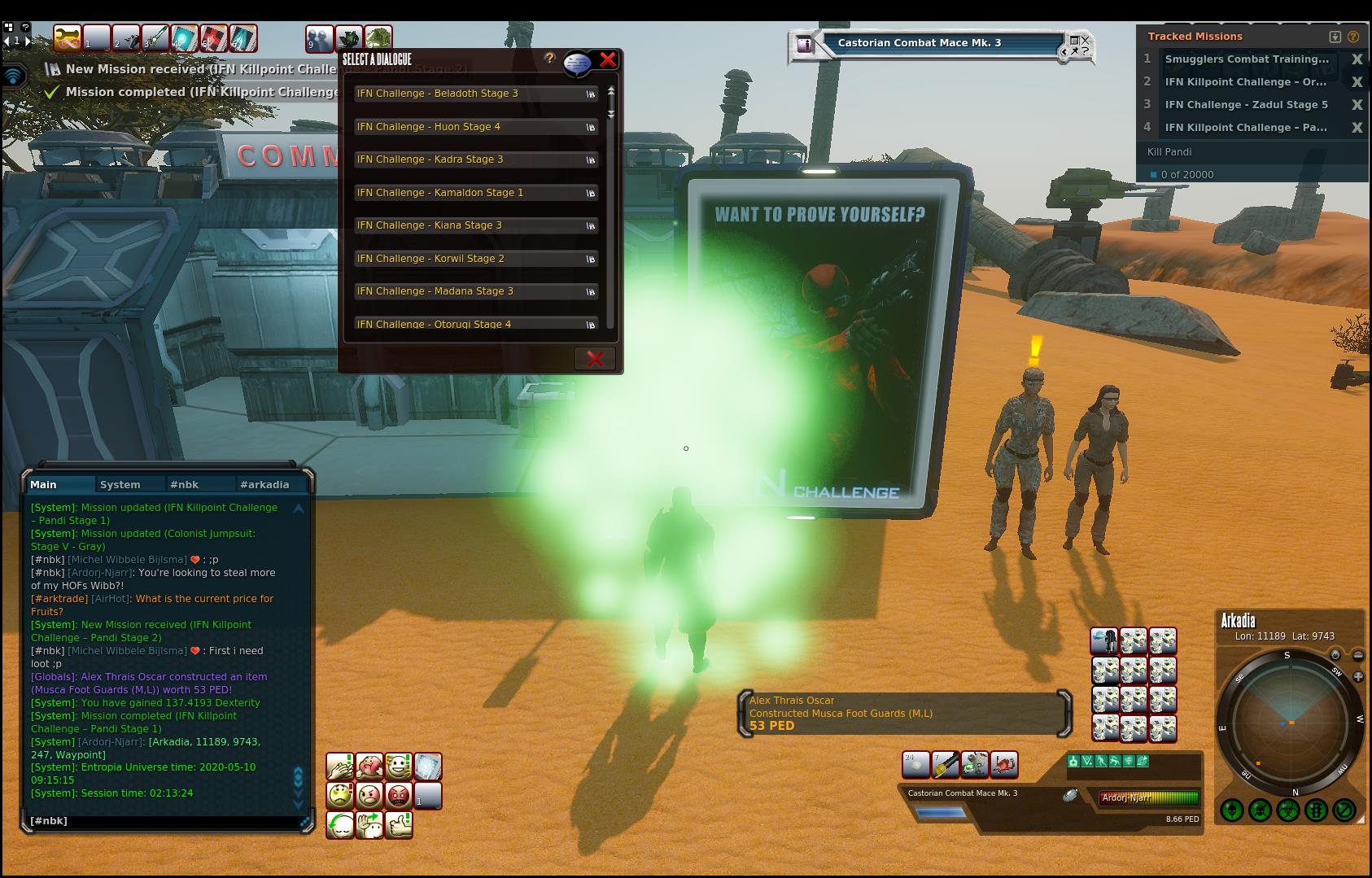Switch to the System chat tab
Viewport: 1372px width, 878px height.
pyautogui.click(x=120, y=484)
